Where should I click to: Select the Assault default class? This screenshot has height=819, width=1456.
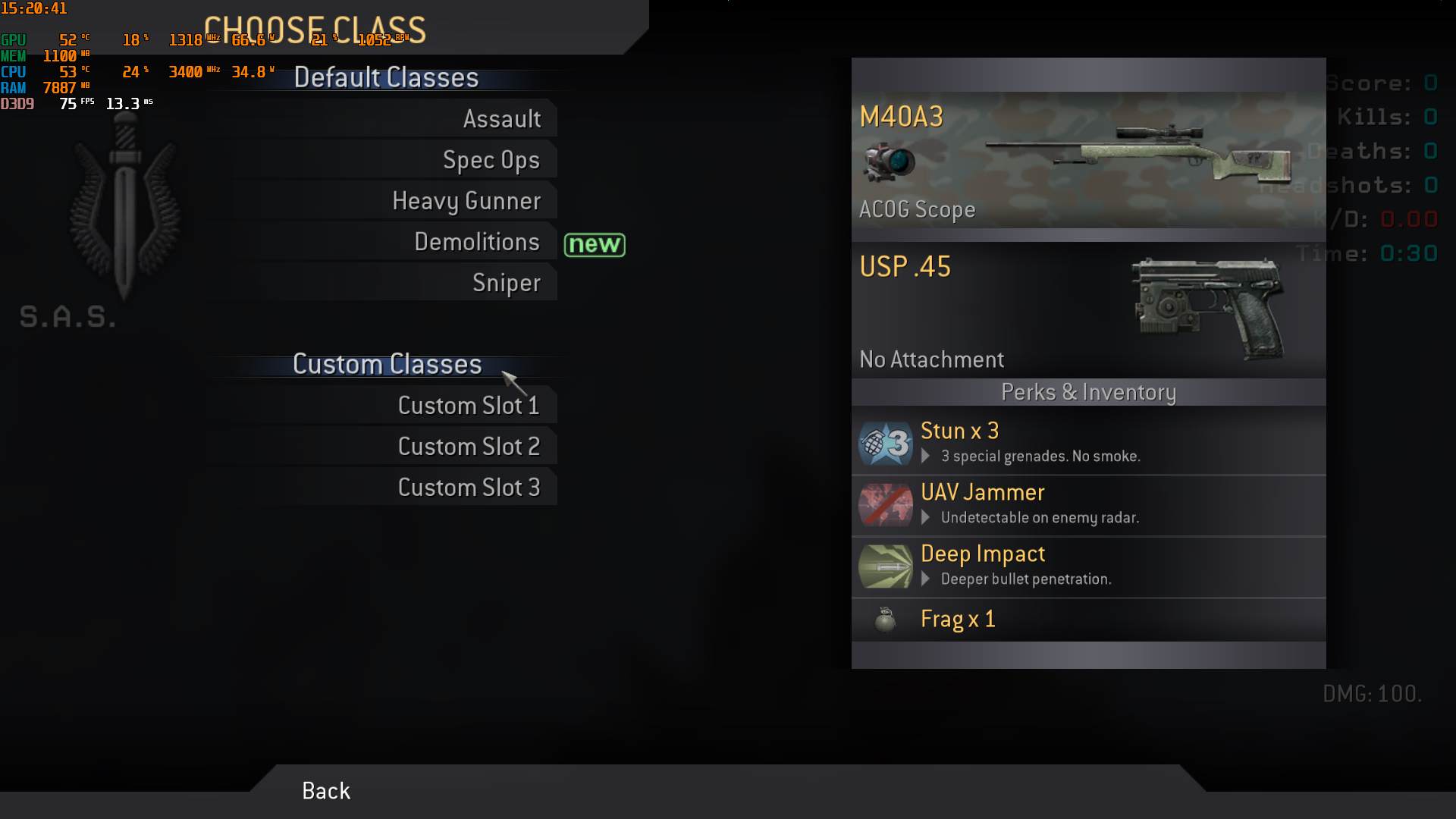click(501, 119)
